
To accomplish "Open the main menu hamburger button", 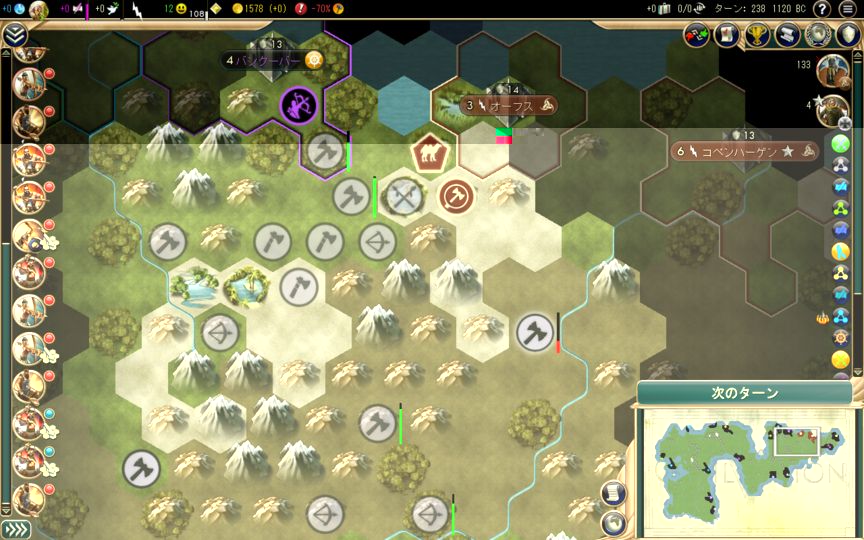I will [x=848, y=9].
